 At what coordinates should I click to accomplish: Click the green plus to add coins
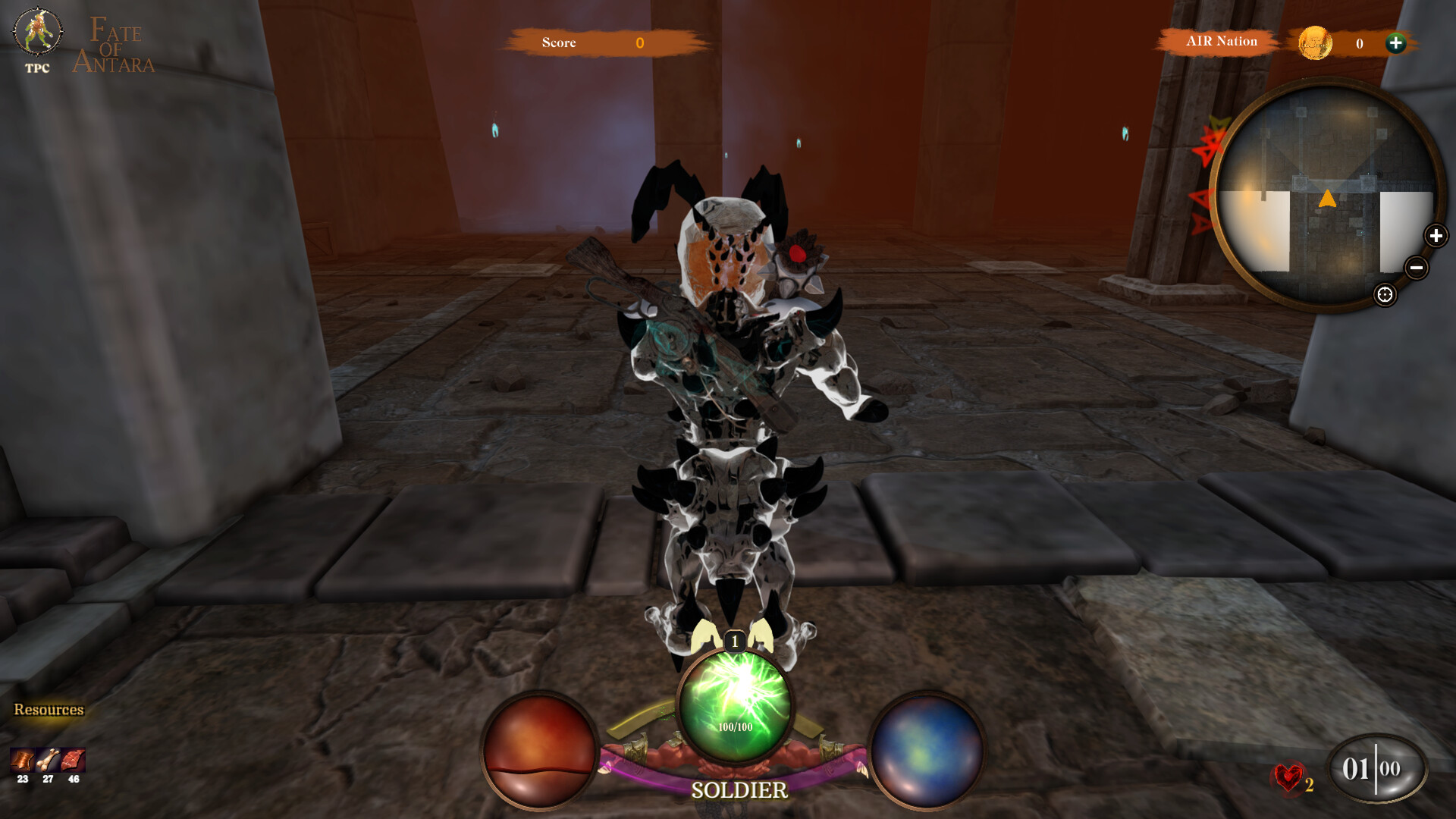(x=1398, y=43)
